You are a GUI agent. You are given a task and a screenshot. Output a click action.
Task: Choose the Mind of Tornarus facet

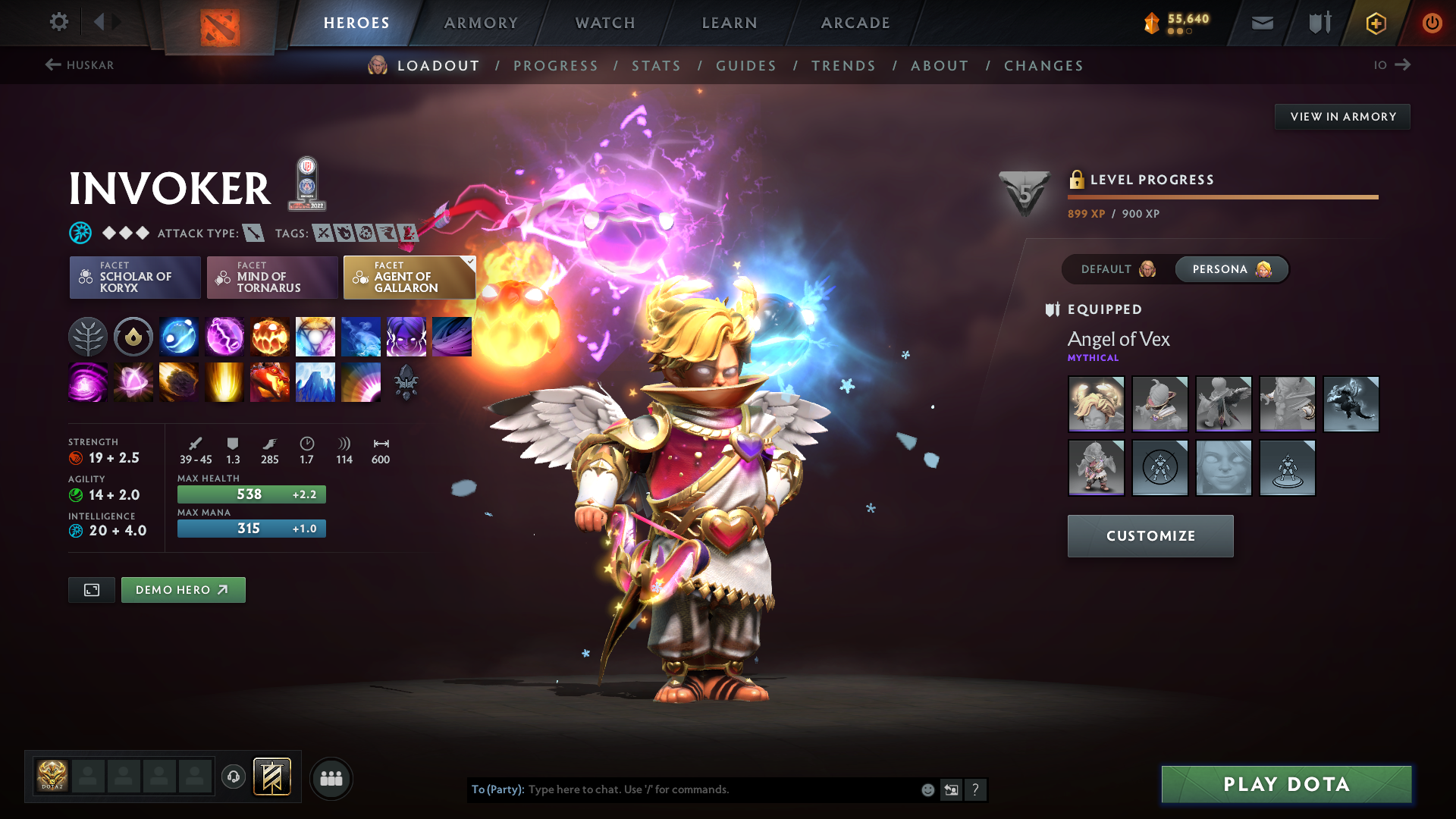coord(272,278)
